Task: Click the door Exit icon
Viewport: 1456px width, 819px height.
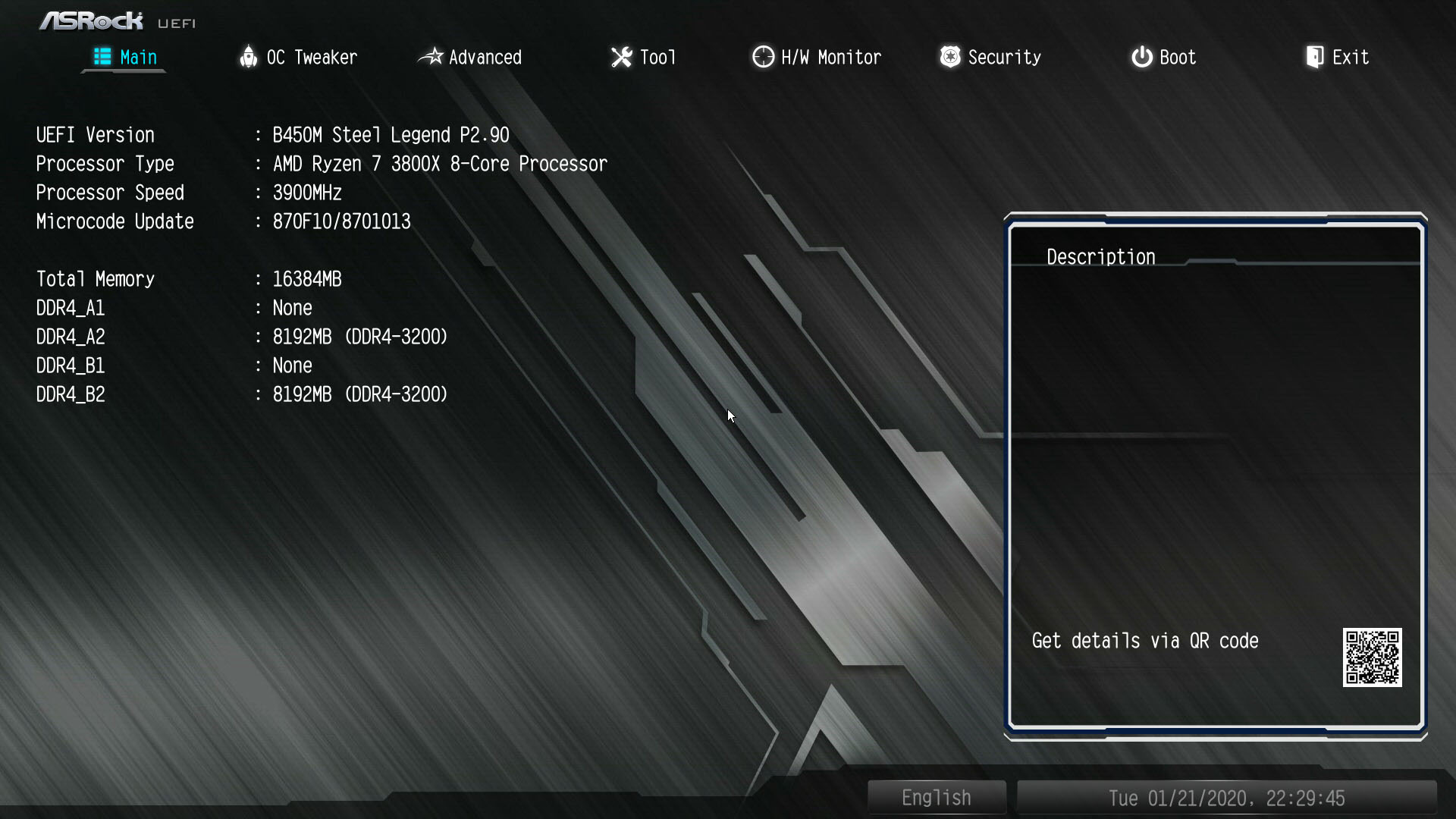Action: pos(1315,55)
